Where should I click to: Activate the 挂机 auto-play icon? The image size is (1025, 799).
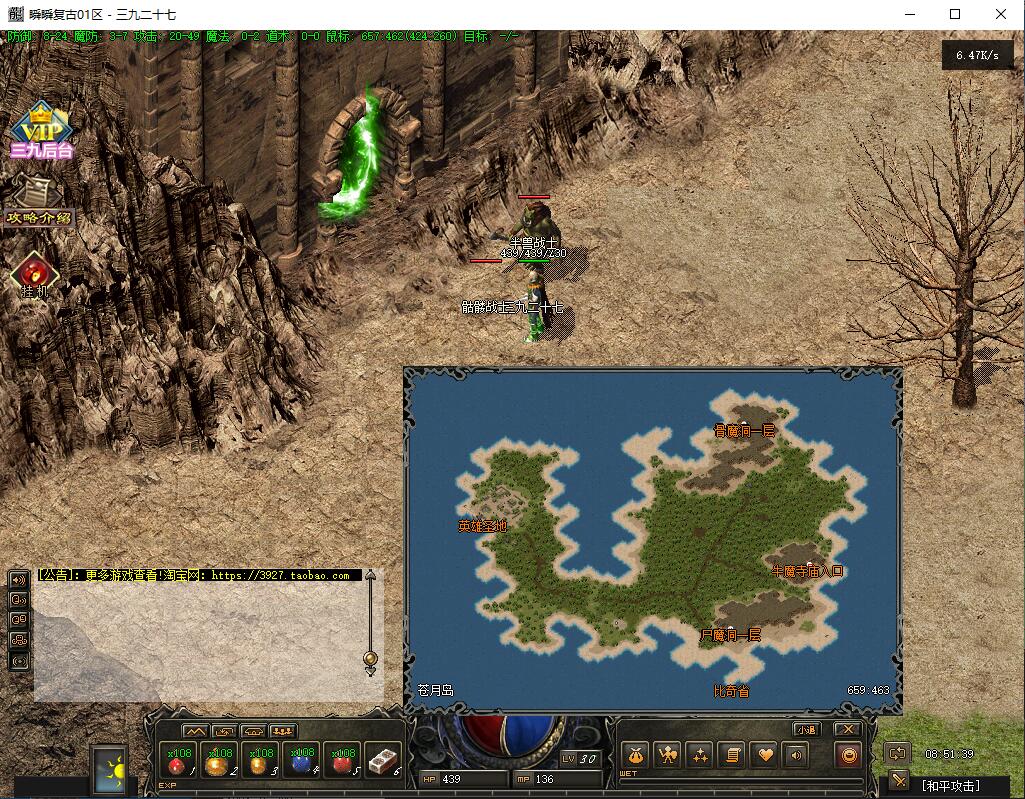point(35,274)
